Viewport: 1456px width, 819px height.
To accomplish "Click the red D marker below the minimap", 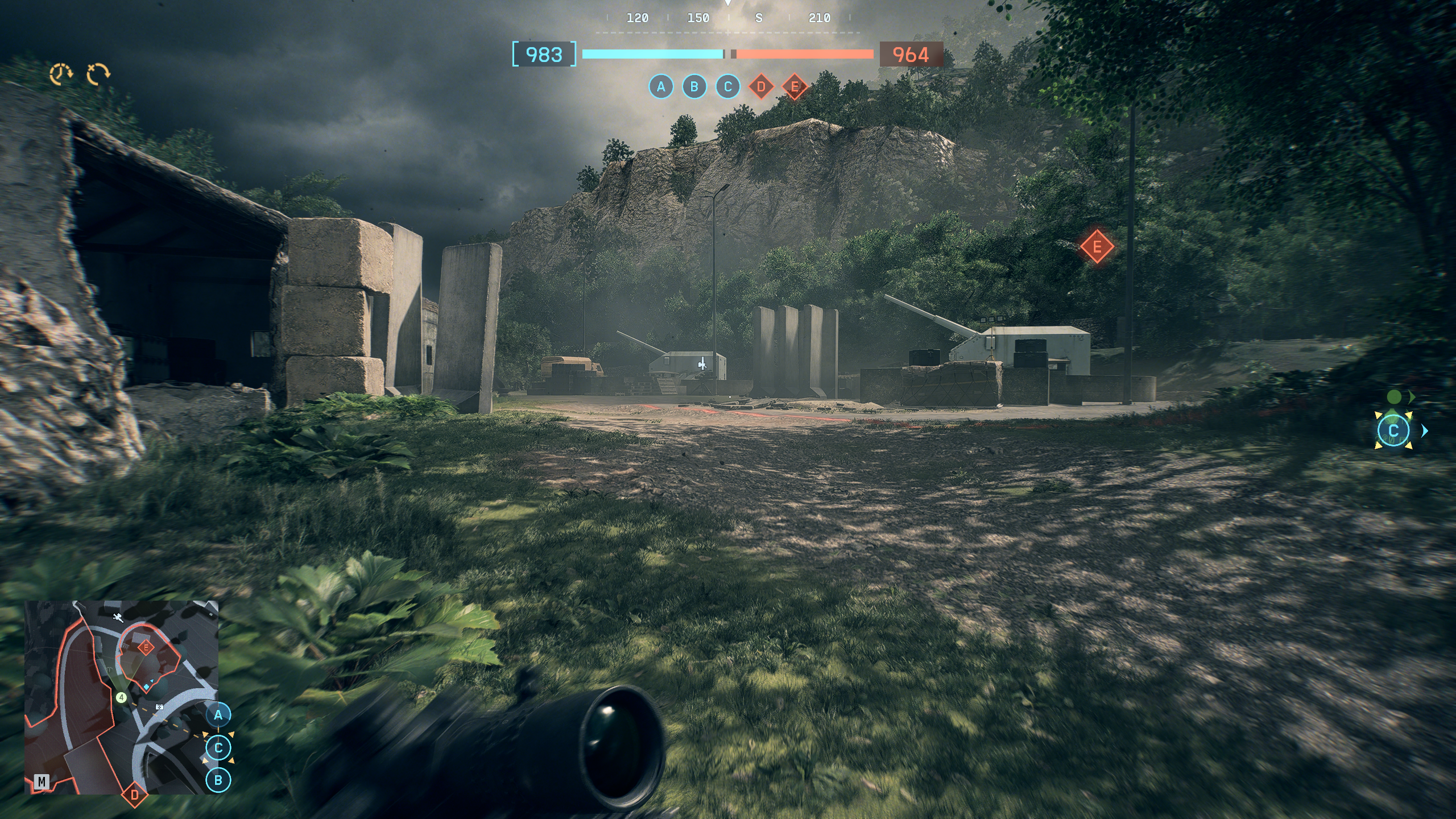I will click(135, 795).
